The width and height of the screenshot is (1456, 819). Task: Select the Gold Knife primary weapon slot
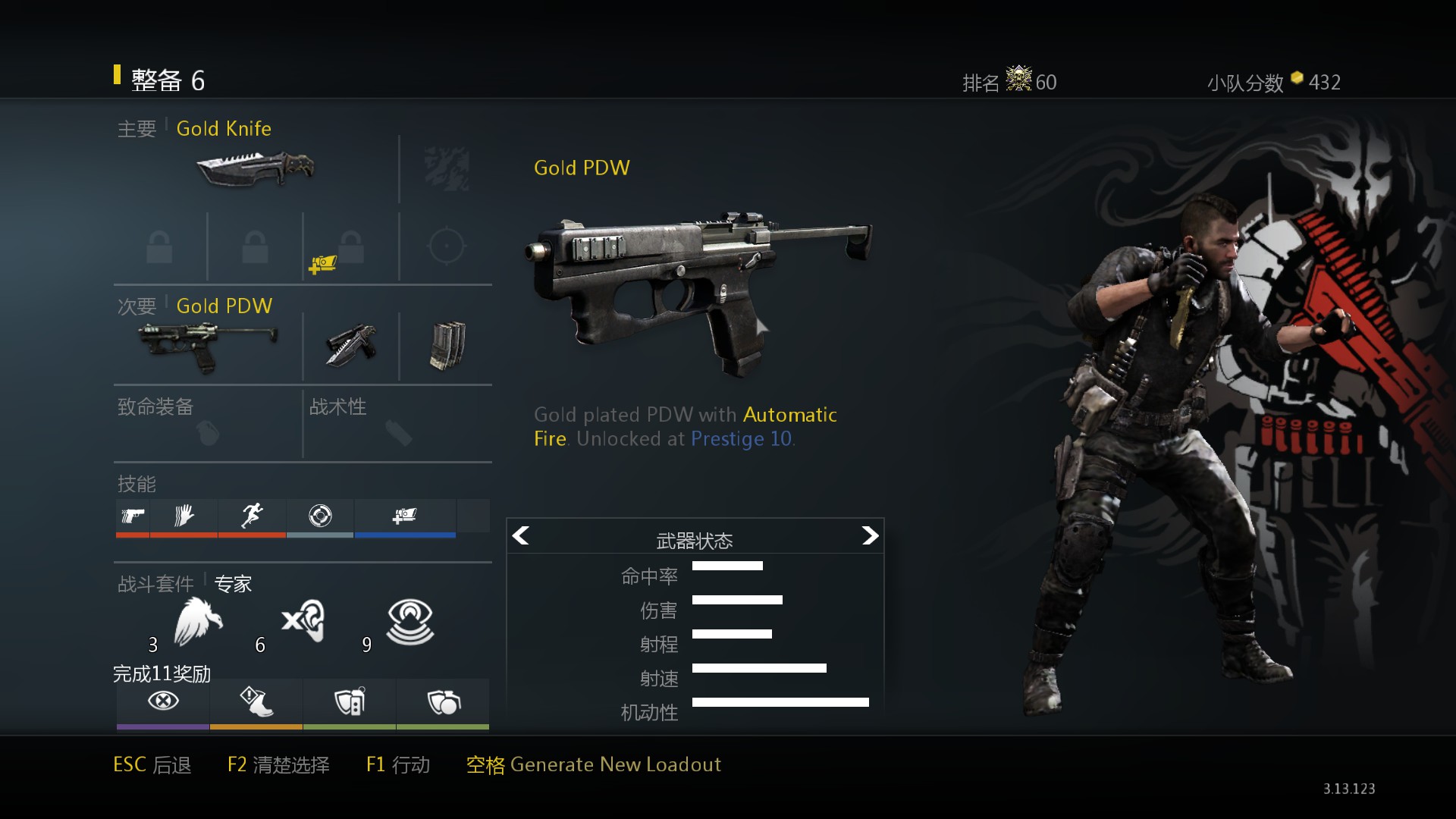pyautogui.click(x=256, y=168)
